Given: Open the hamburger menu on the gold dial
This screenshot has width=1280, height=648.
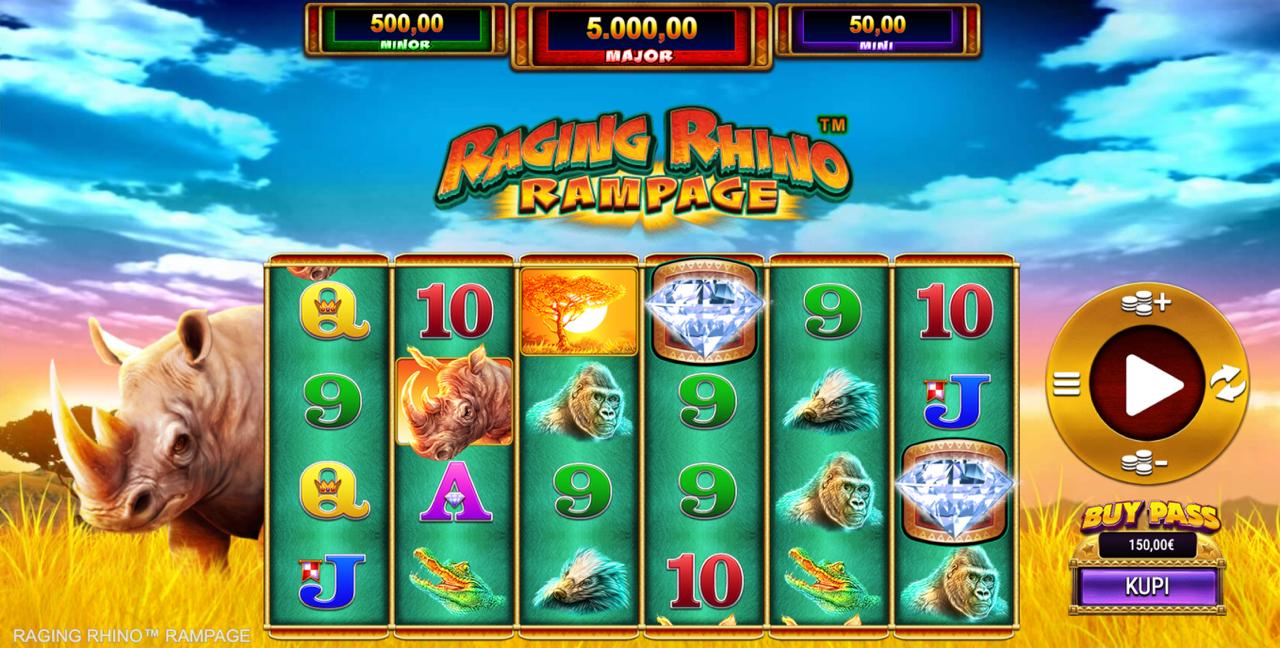Looking at the screenshot, I should click(1067, 383).
